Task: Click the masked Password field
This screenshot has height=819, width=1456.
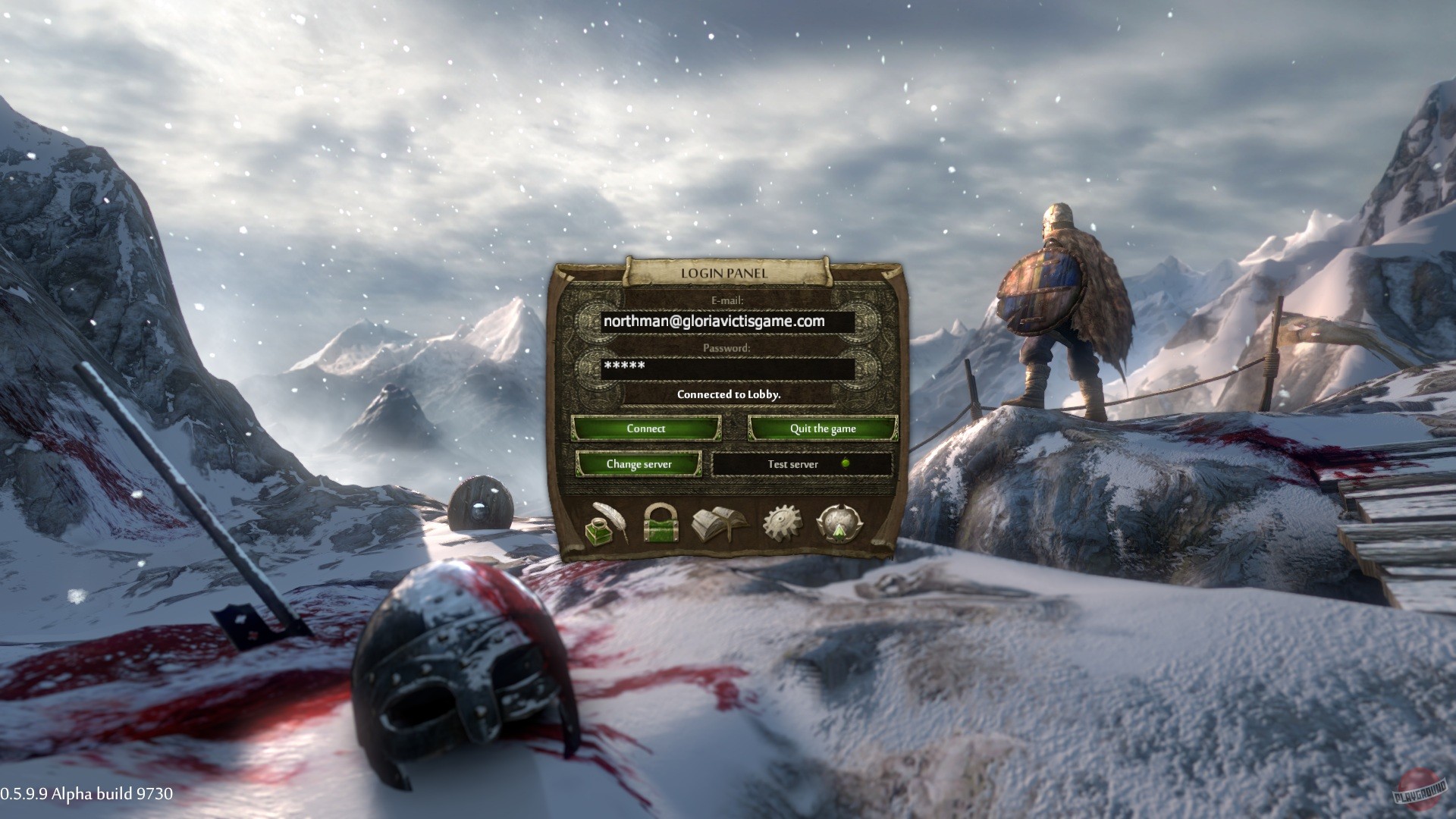Action: tap(728, 367)
